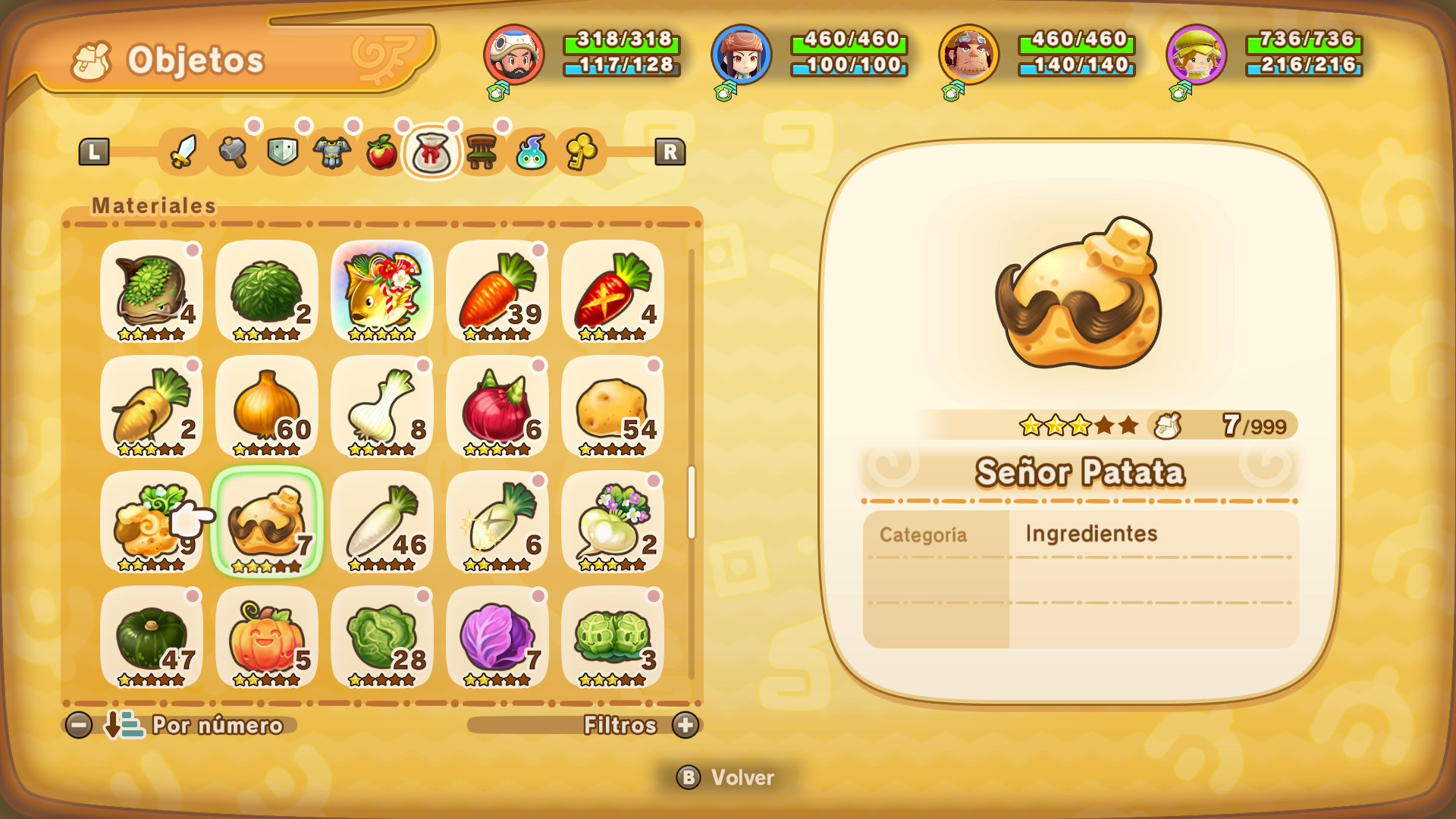Screen dimensions: 1456x819
Task: Pick the onion stack of 60
Action: point(267,407)
